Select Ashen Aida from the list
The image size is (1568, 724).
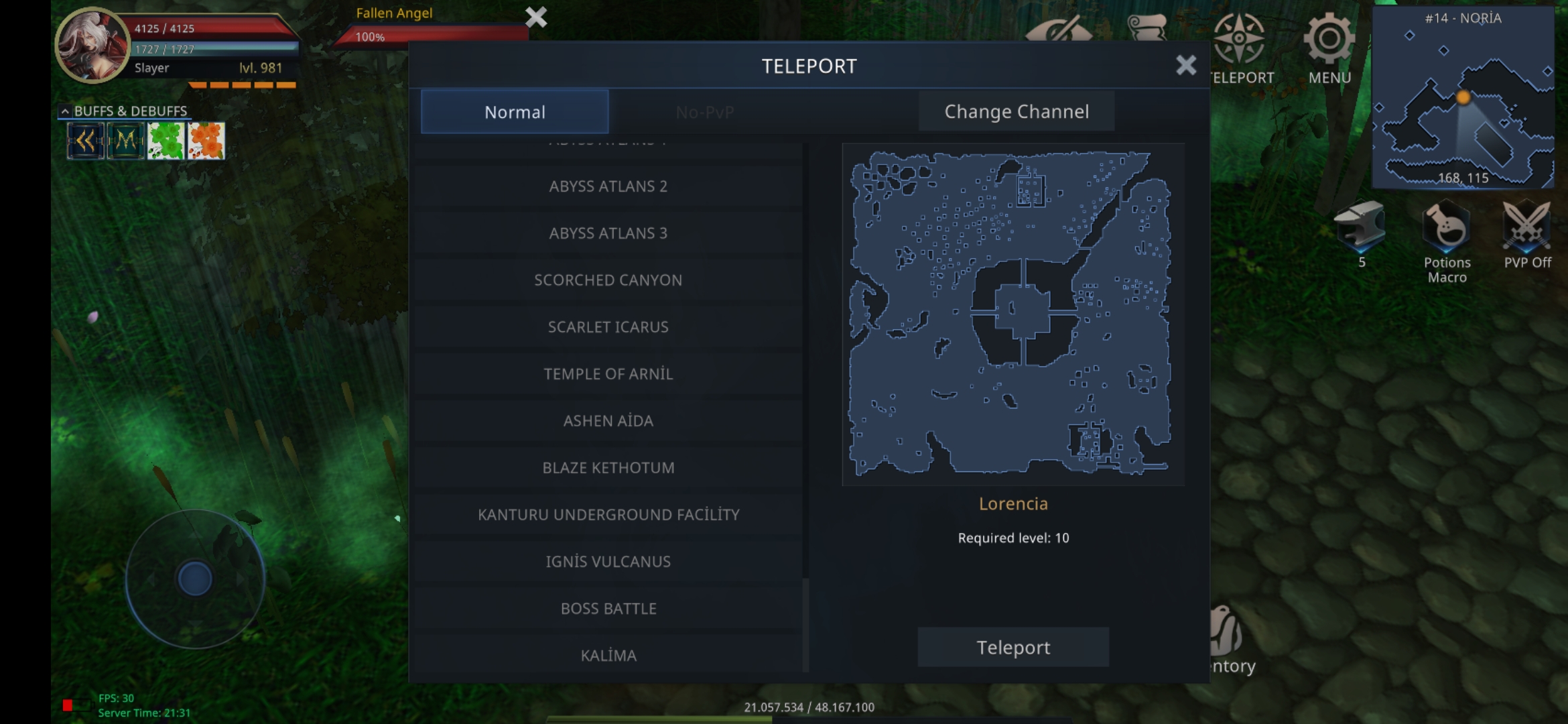click(608, 421)
